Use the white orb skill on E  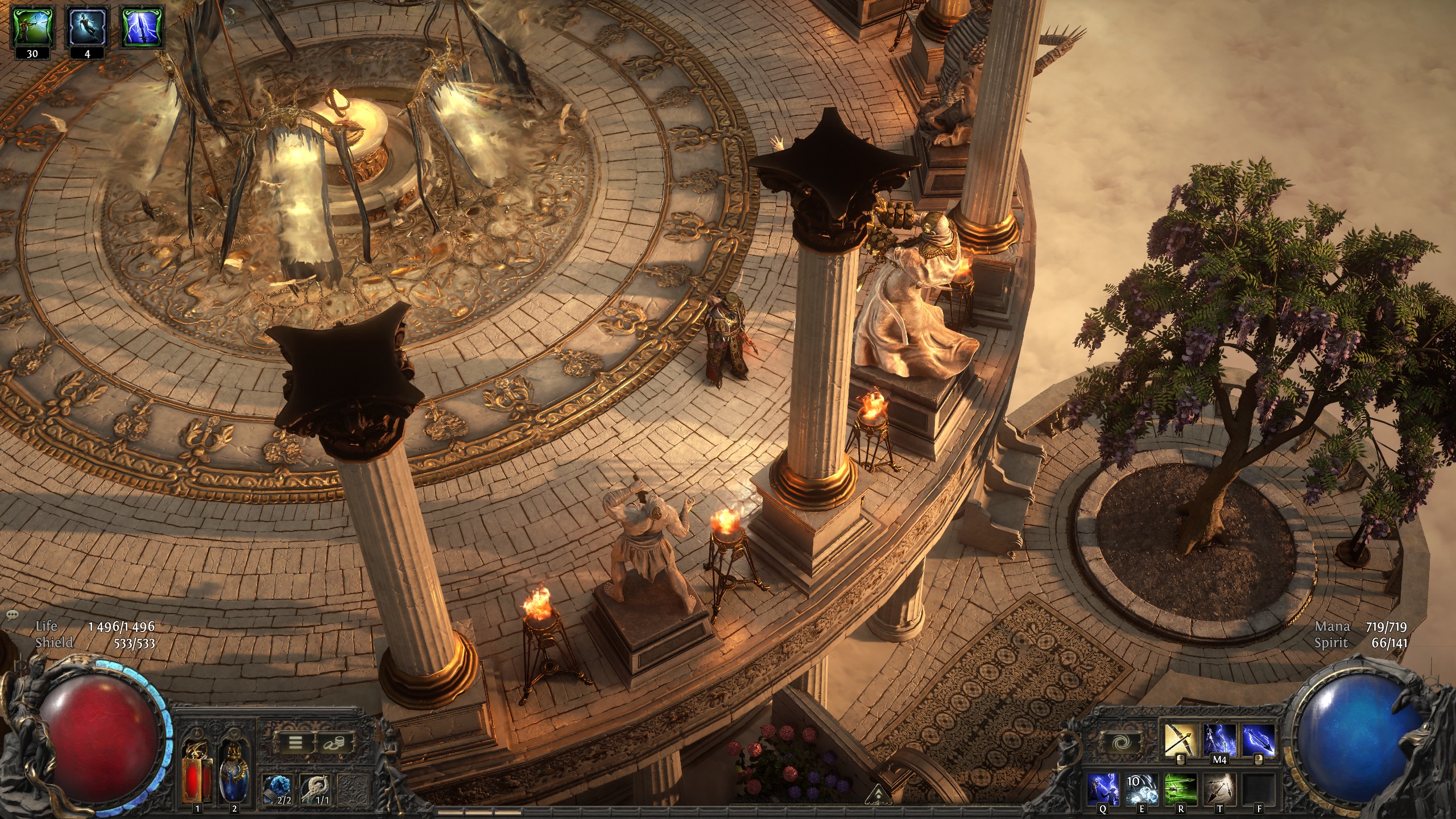[1142, 789]
